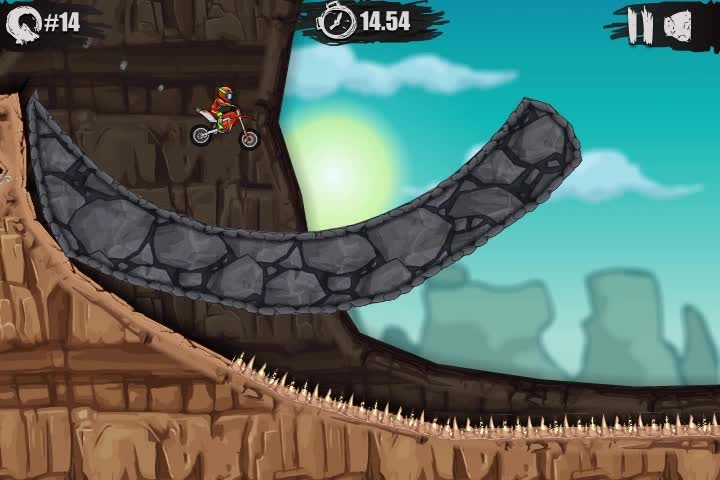Restart the level with the circular arrow icon
This screenshot has height=480, width=720.
pyautogui.click(x=24, y=23)
